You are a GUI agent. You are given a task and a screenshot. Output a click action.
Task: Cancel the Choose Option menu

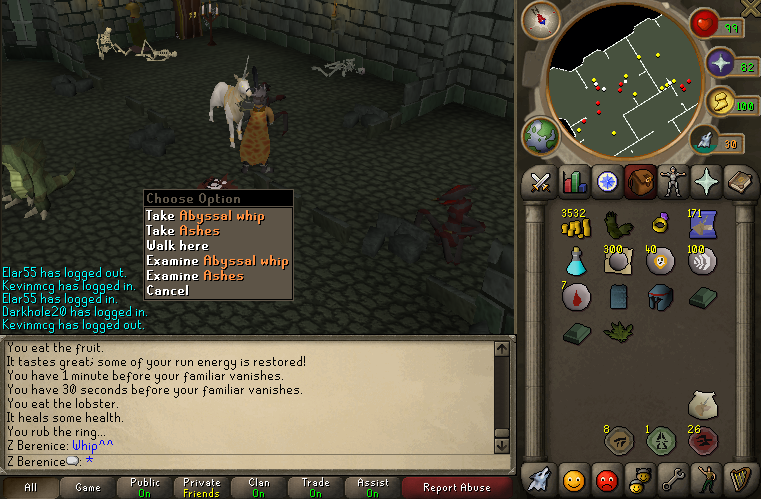tap(167, 290)
